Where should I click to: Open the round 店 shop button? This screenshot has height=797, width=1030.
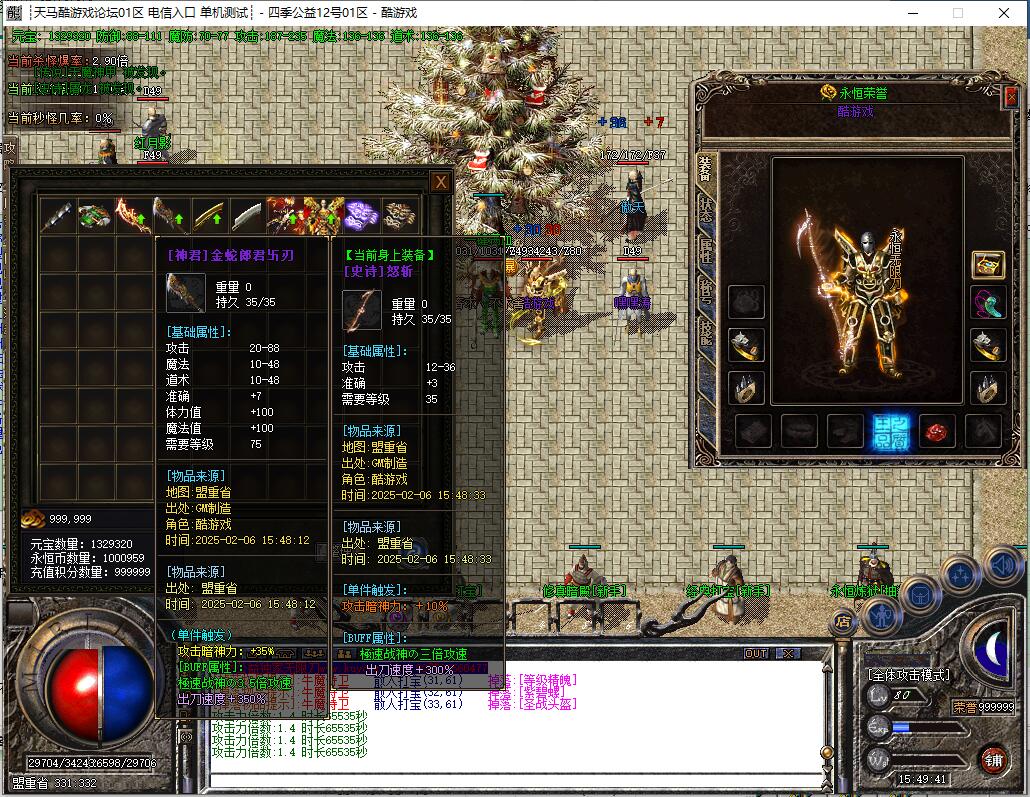click(843, 621)
